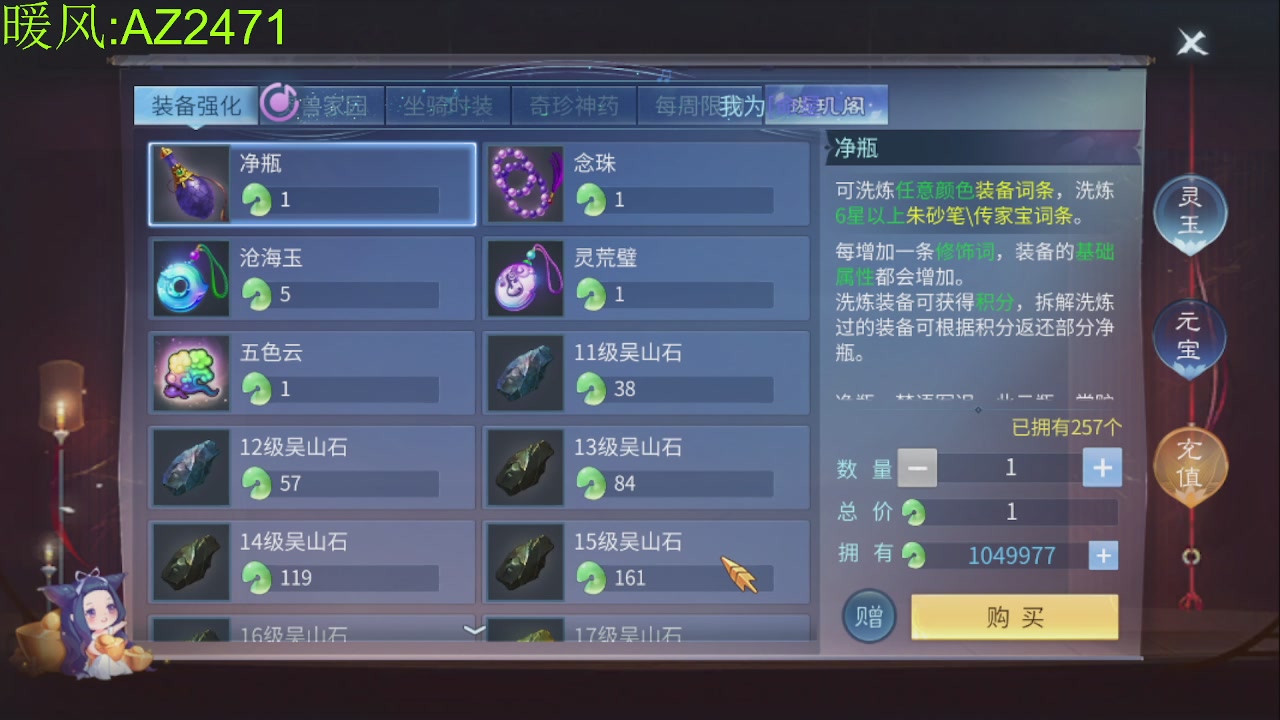This screenshot has width=1280, height=720.
Task: Increase purchase quantity with plus button
Action: (1101, 467)
